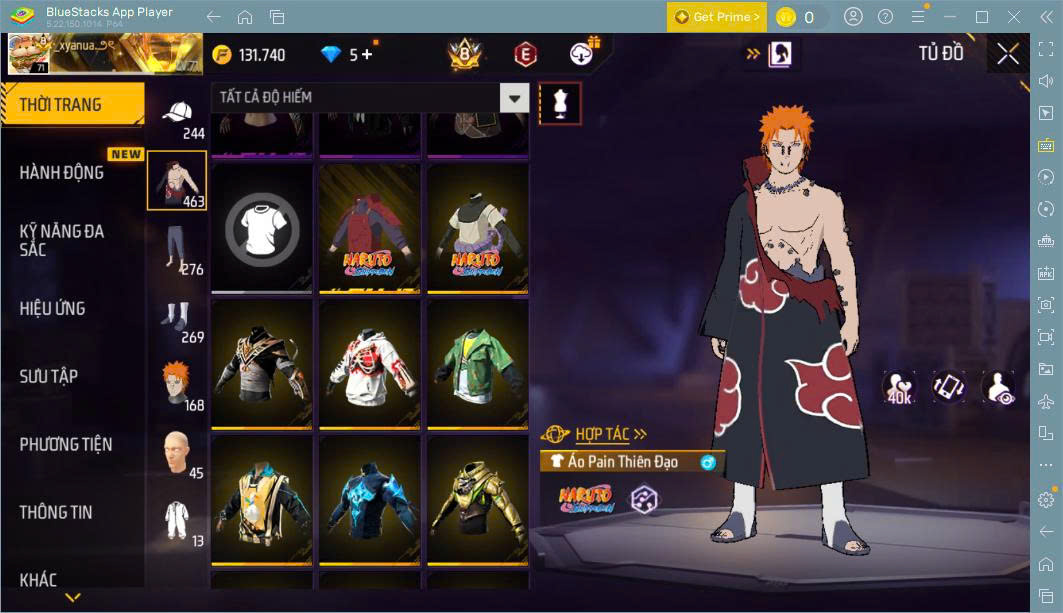Equip the green jacket item

point(477,363)
